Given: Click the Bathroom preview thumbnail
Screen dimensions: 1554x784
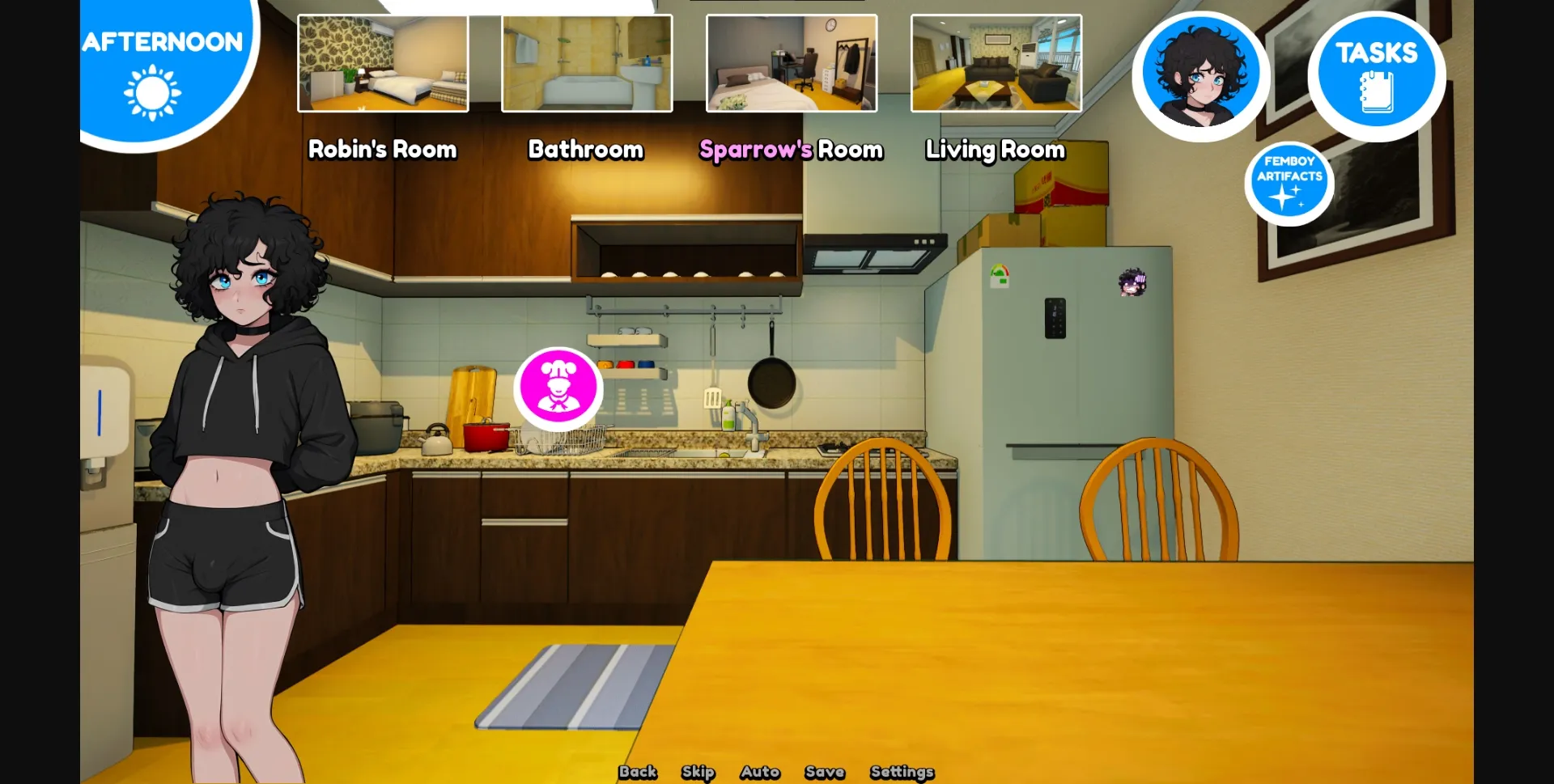Looking at the screenshot, I should coord(587,62).
